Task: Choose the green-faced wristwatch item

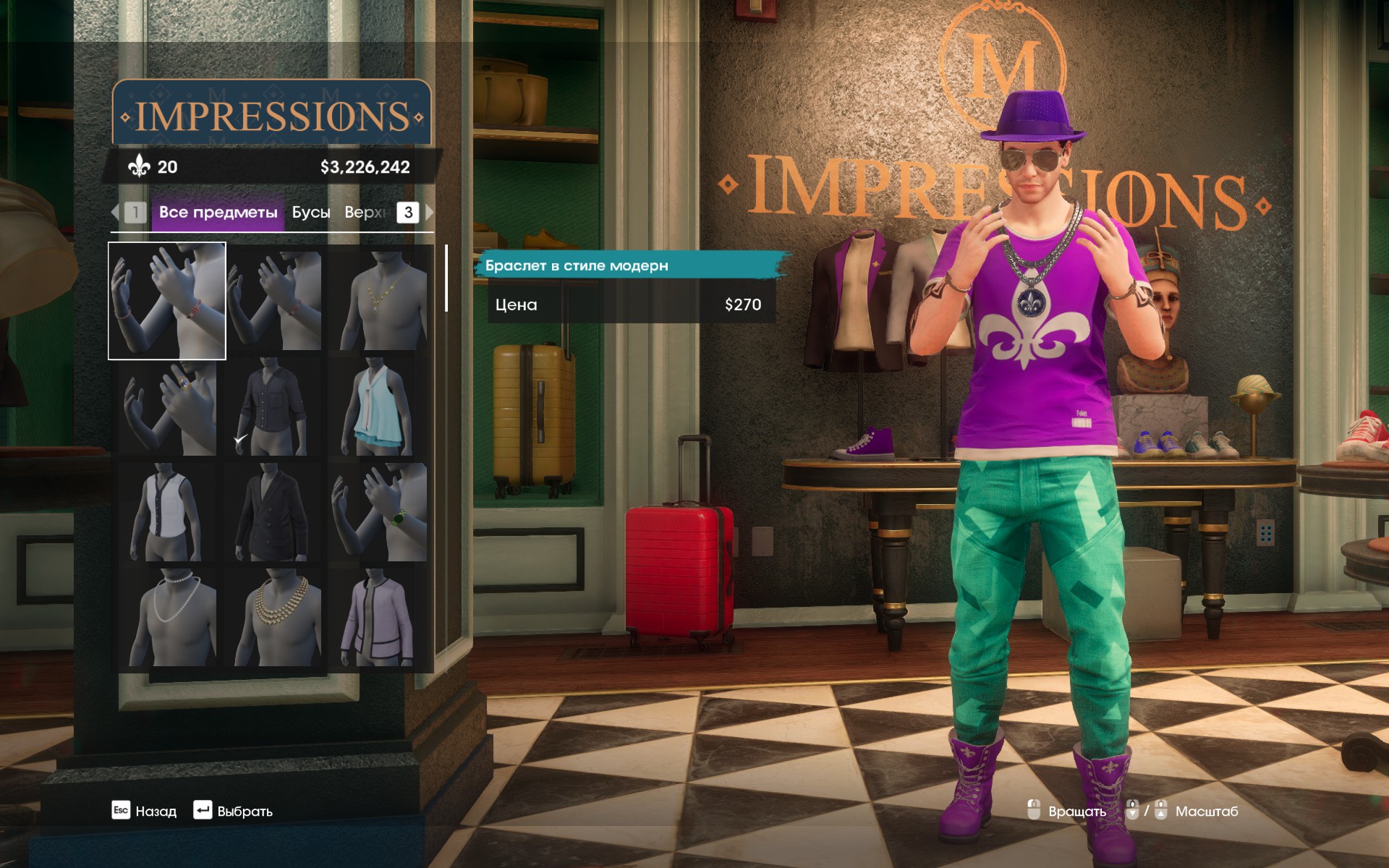Action: pos(379,513)
